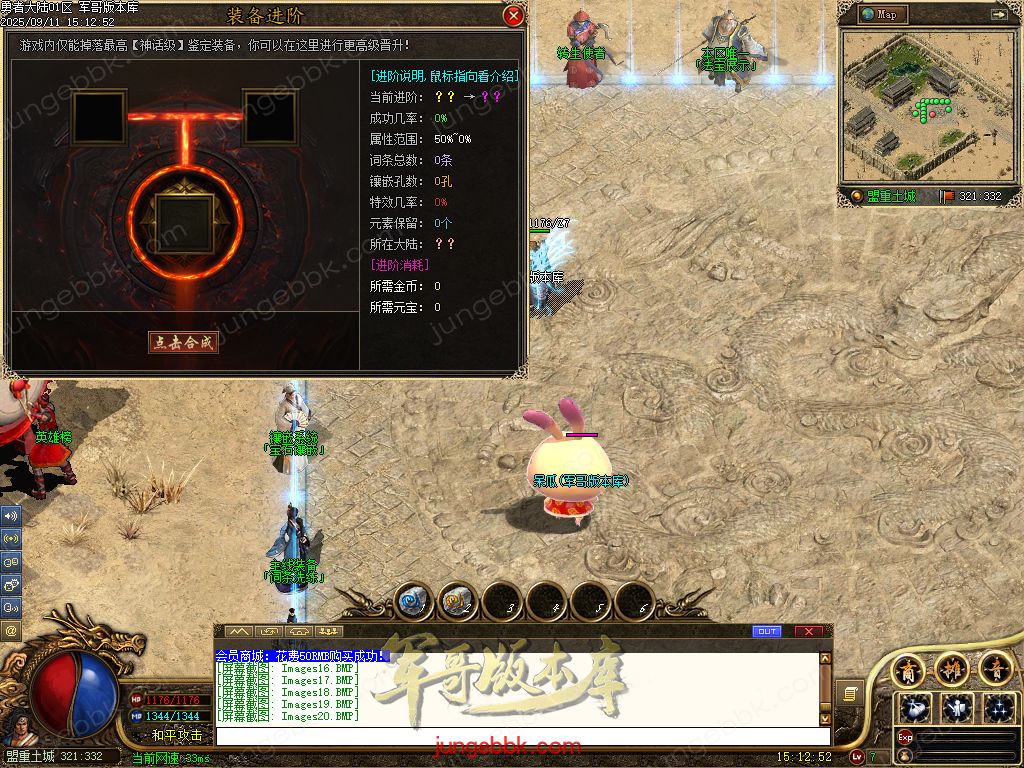Open the 商 shop round button

point(909,669)
